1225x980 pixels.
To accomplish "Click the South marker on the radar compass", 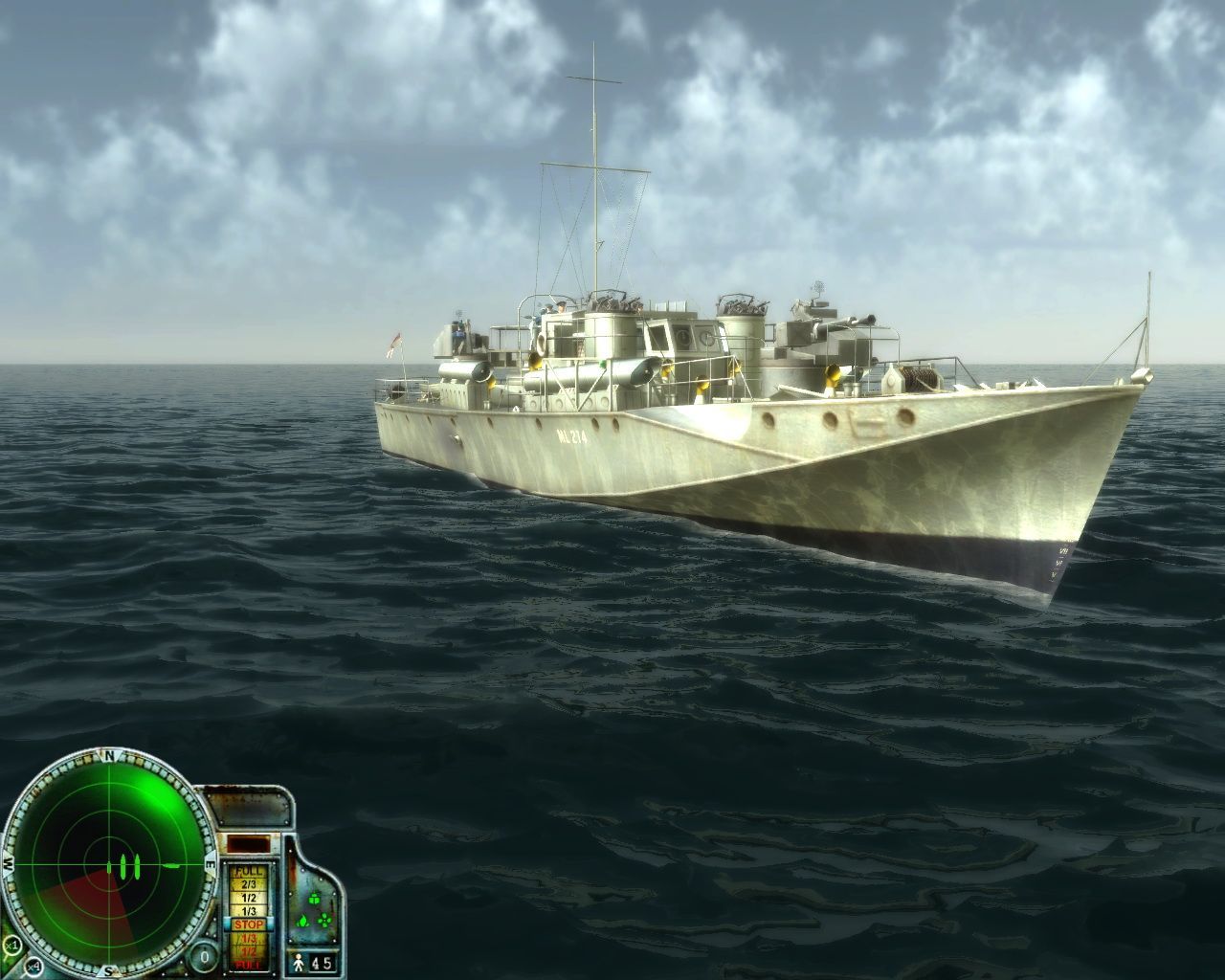I will (x=109, y=969).
